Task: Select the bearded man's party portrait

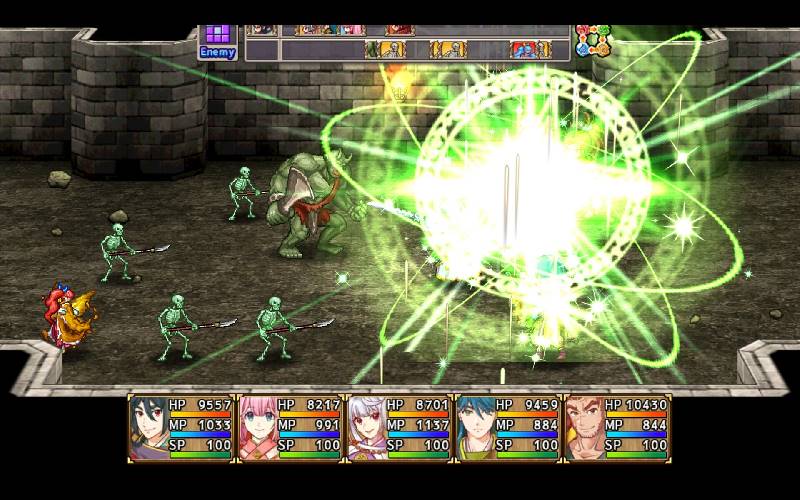Action: coord(585,427)
